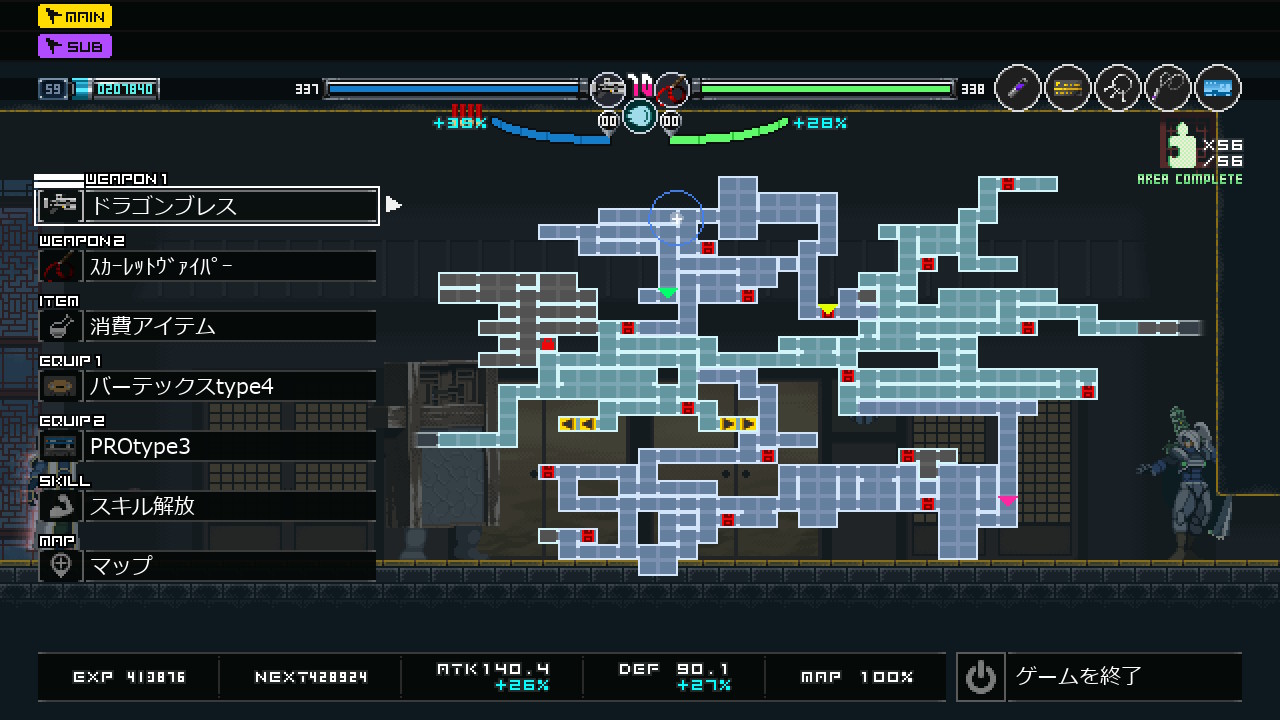Select the yellow ammo belt icon in top bar
The height and width of the screenshot is (720, 1280).
(1068, 89)
